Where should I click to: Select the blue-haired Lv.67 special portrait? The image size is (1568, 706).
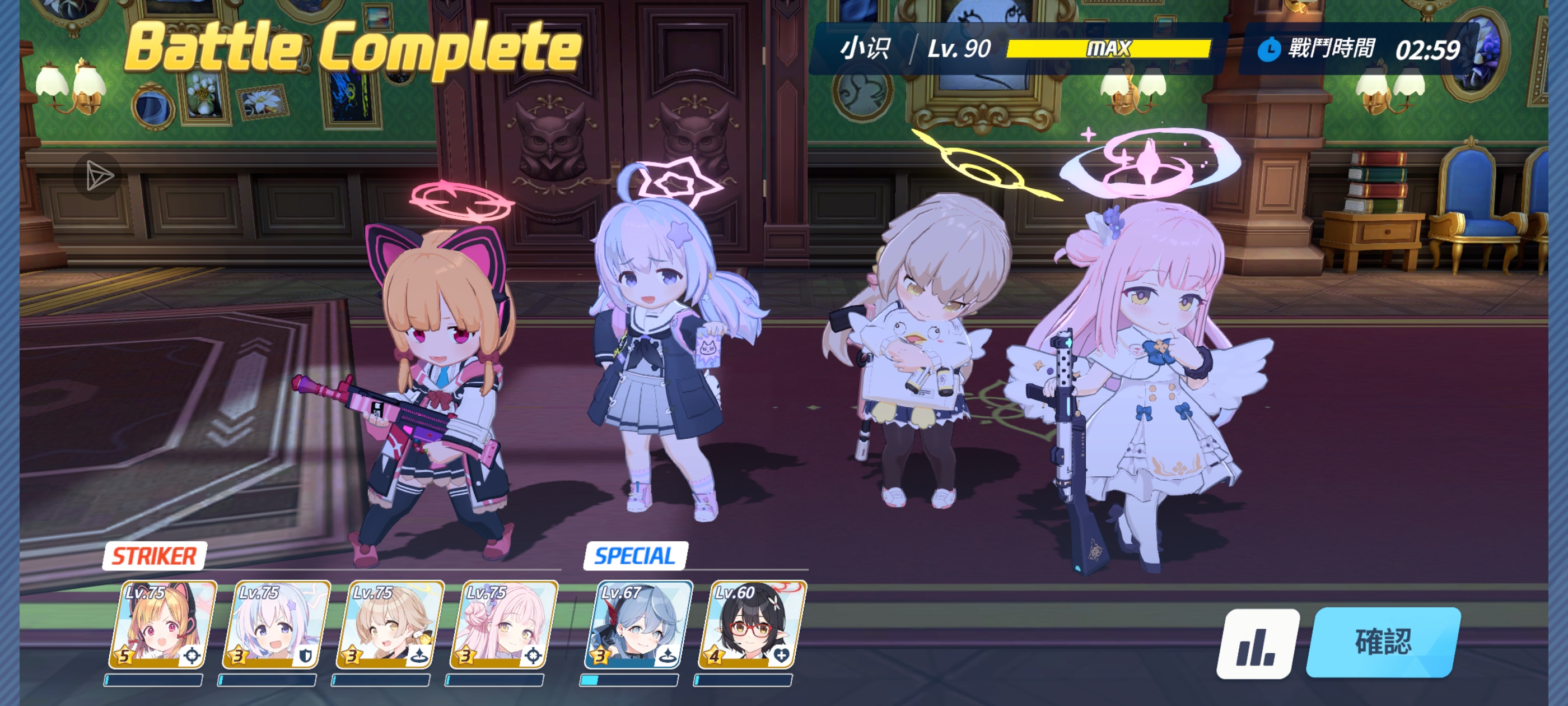point(638,624)
